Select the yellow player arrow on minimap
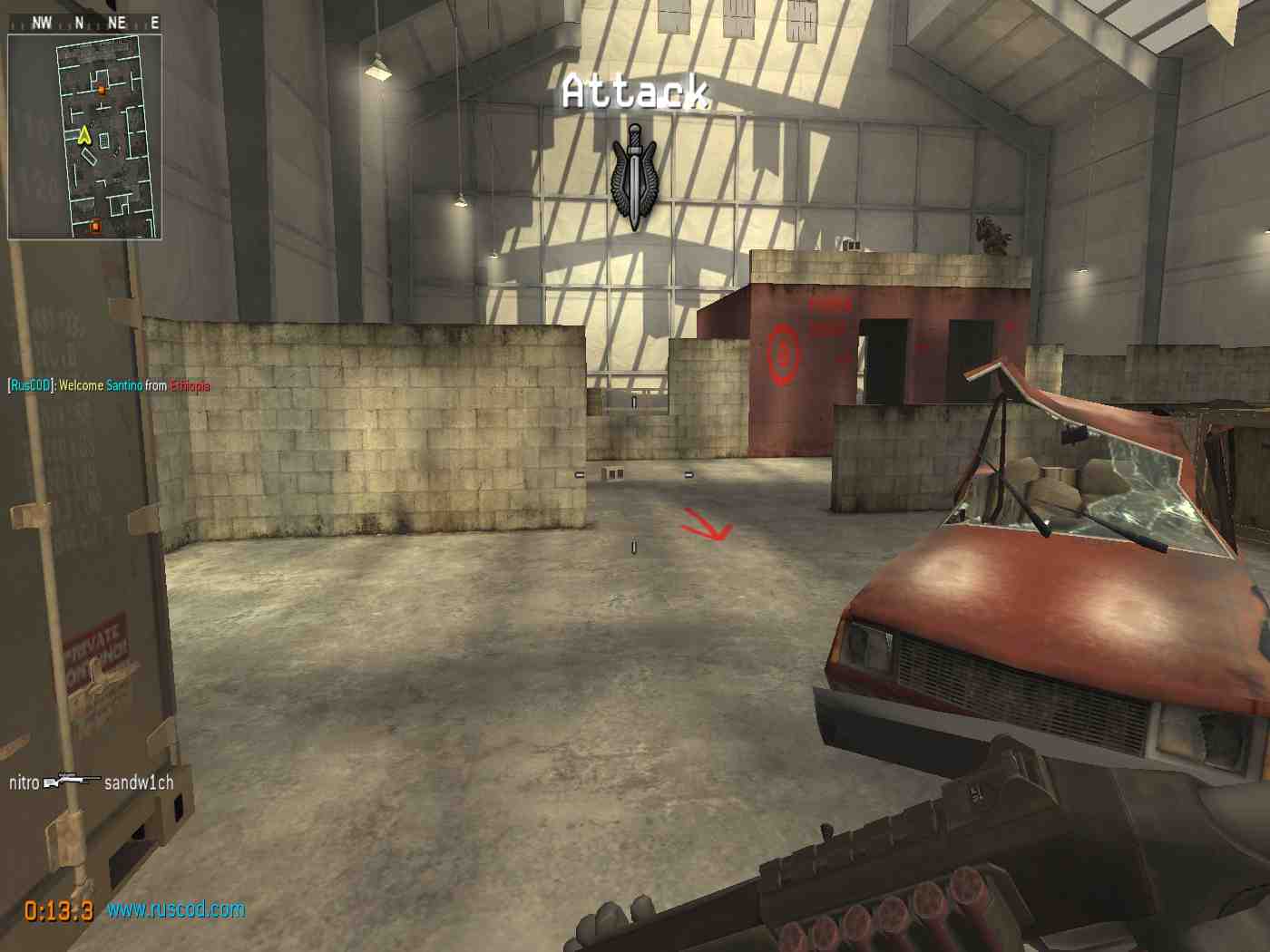This screenshot has width=1270, height=952. [x=84, y=136]
